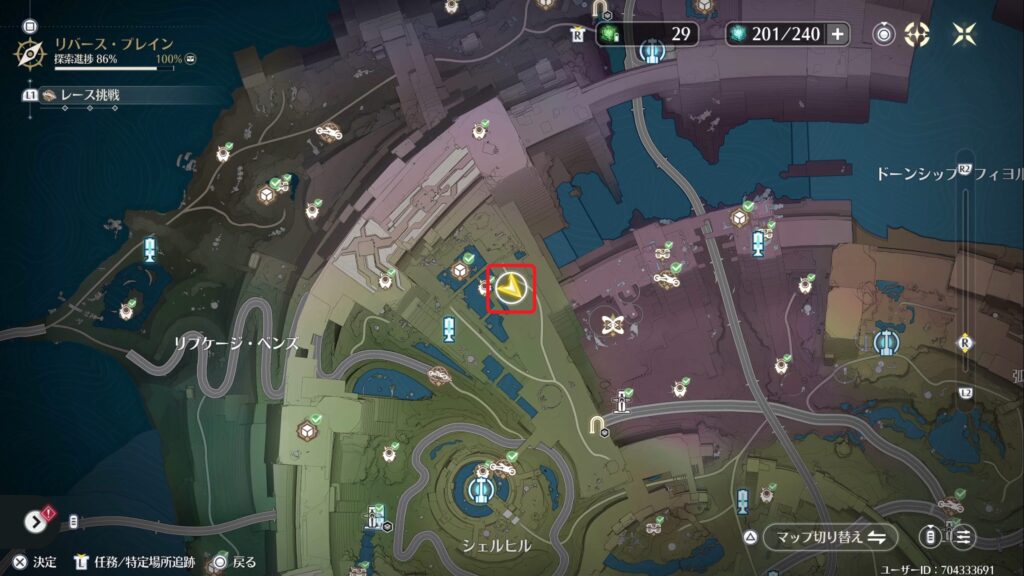Click the four-point star icon in top-right
The image size is (1024, 576).
point(965,34)
